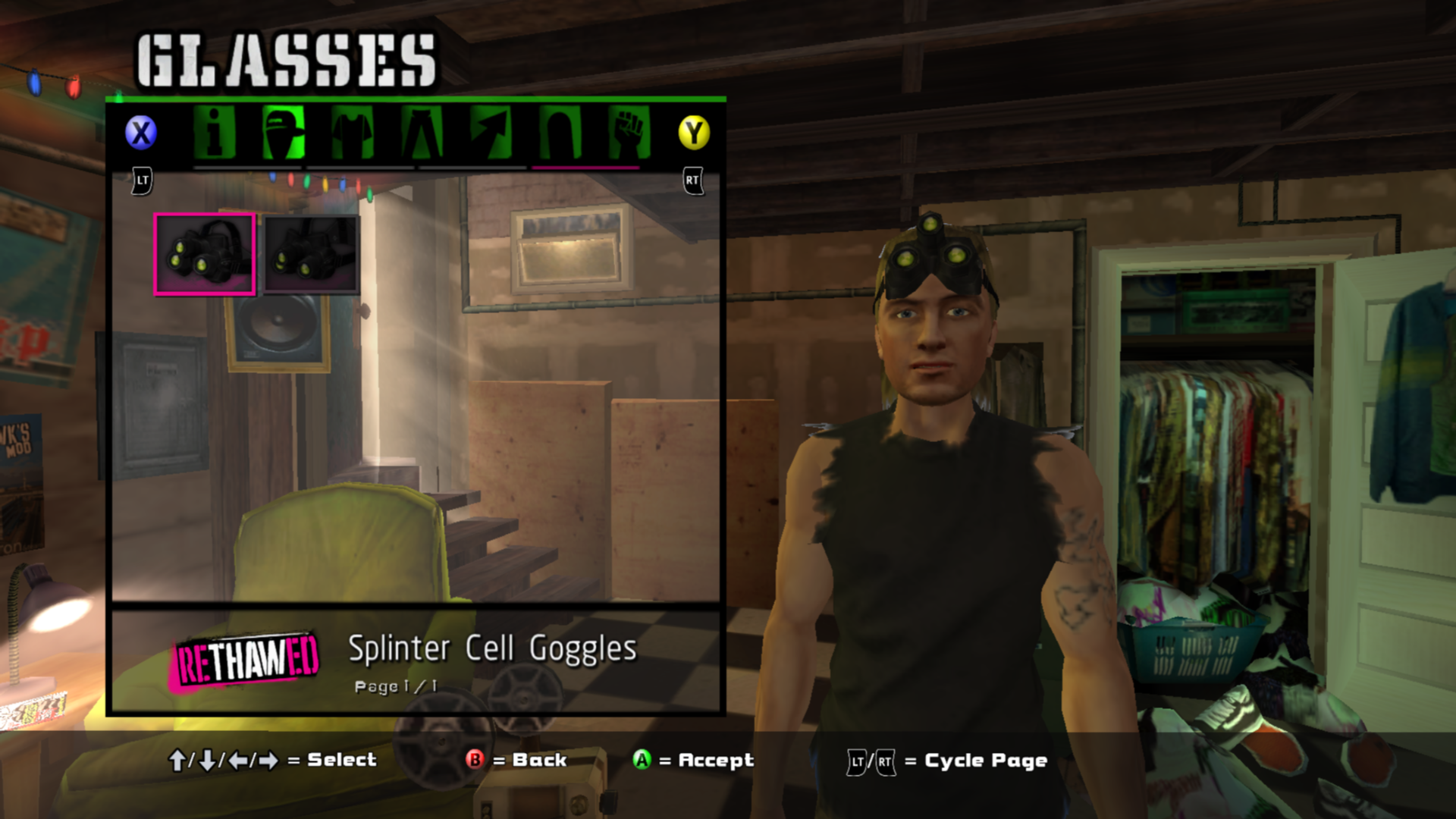Open the info category tab
1456x819 pixels.
tap(215, 133)
